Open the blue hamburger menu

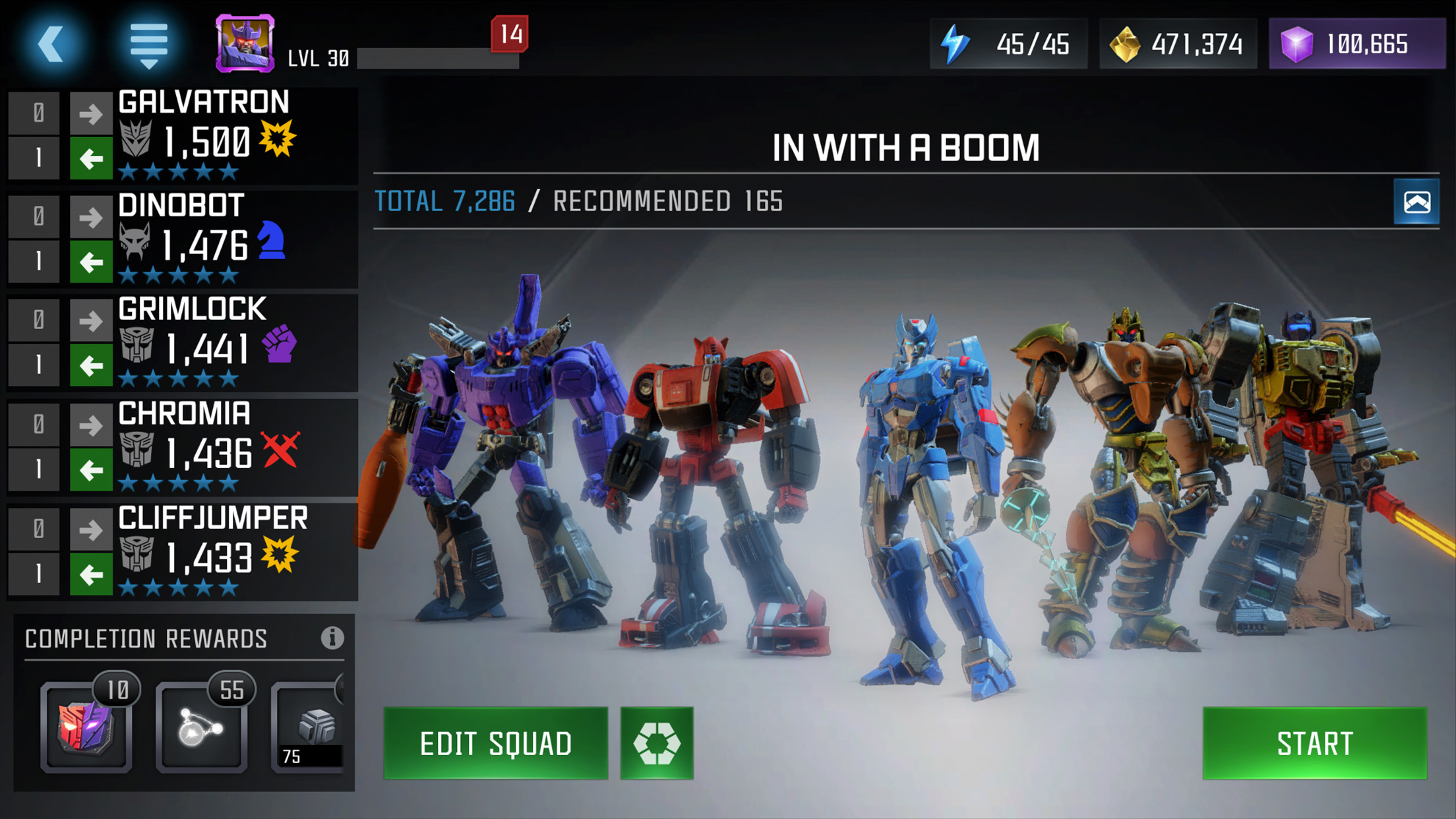(x=148, y=44)
